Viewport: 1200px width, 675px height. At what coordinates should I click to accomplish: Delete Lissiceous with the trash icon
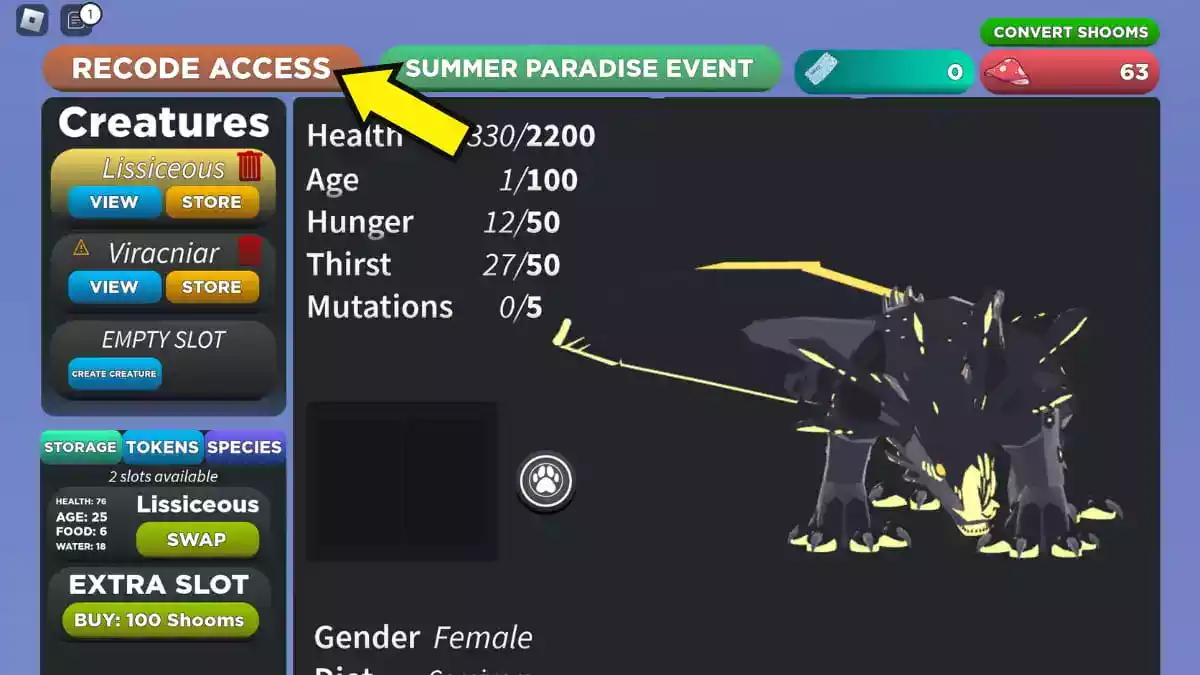click(250, 166)
